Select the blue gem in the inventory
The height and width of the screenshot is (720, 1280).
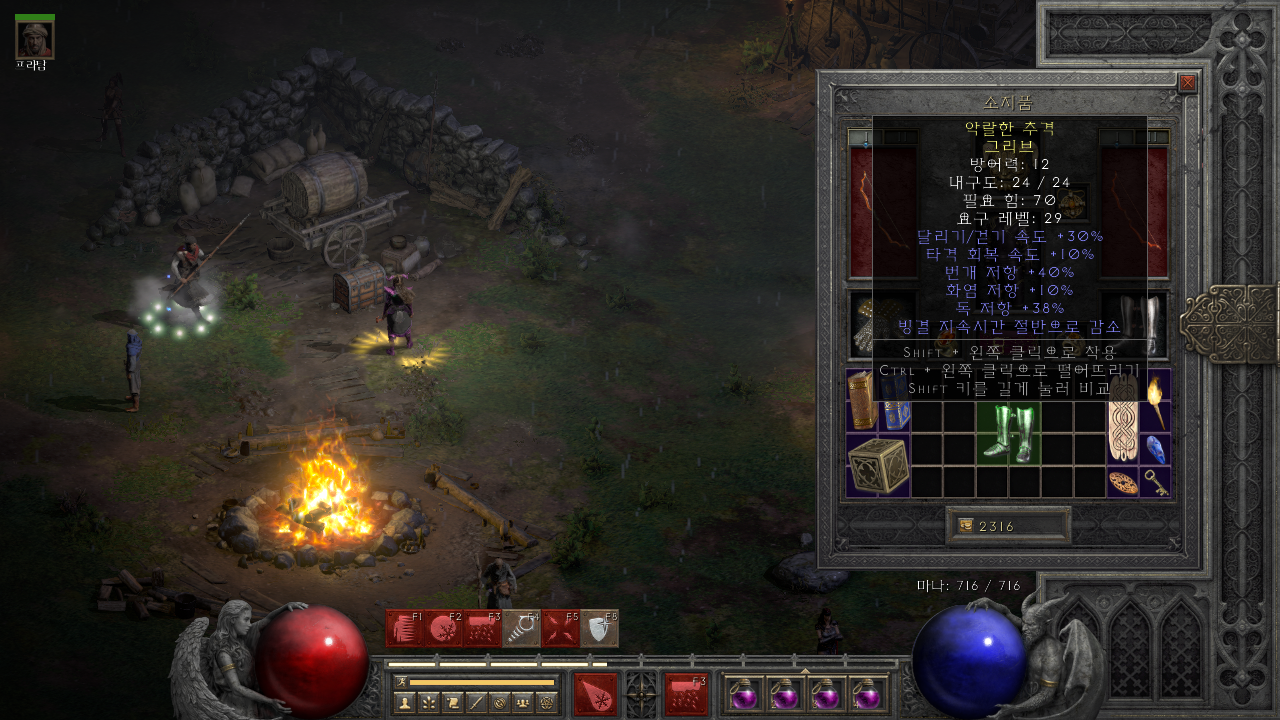click(1156, 449)
